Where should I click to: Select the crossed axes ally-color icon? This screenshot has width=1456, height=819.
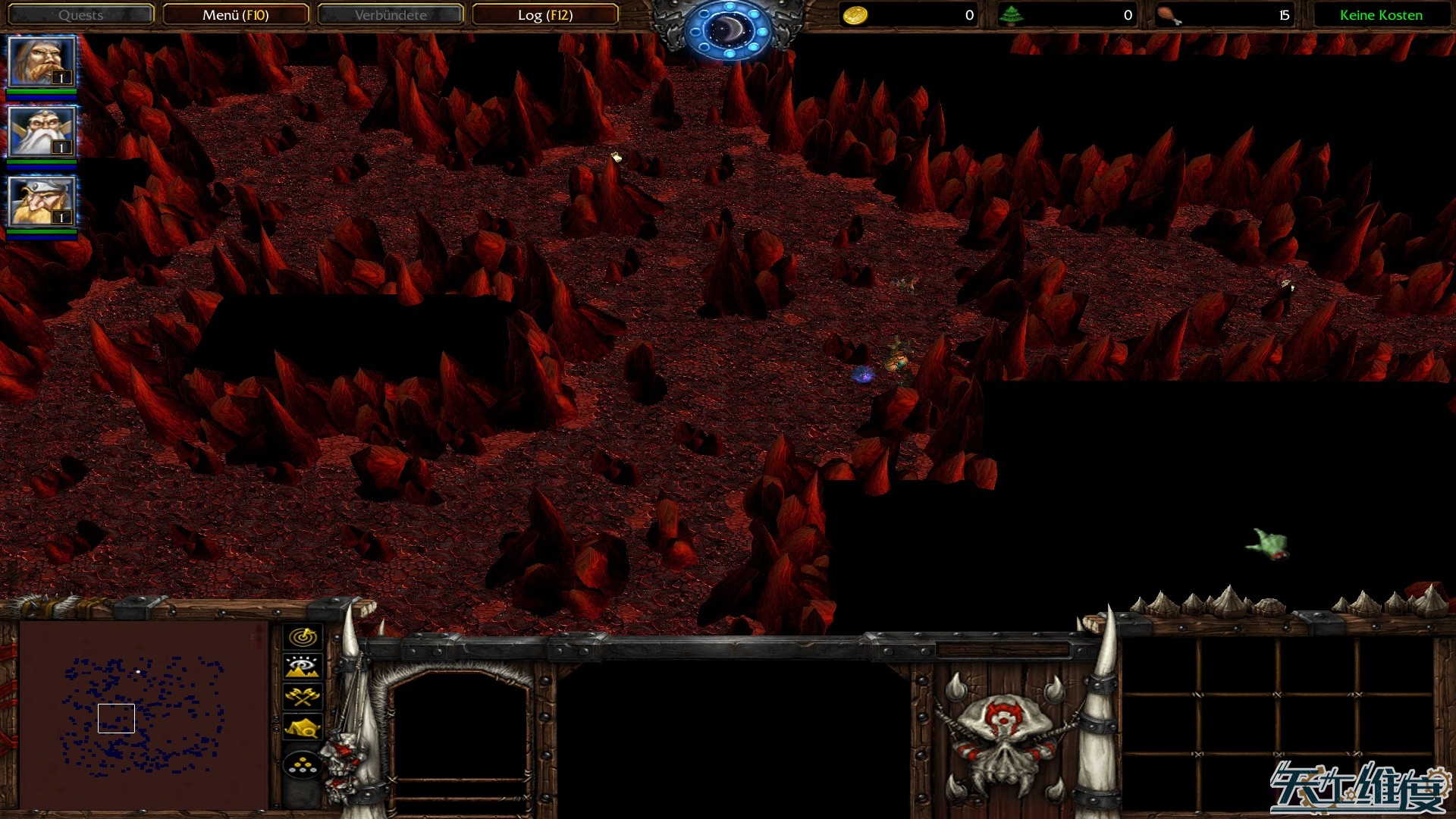[303, 697]
